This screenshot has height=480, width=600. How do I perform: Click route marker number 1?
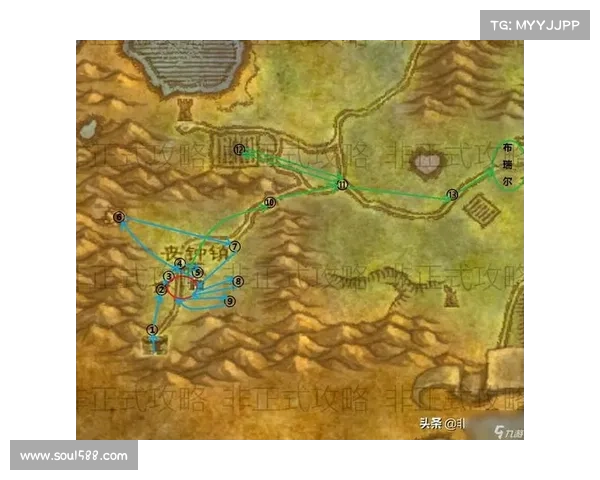click(153, 329)
